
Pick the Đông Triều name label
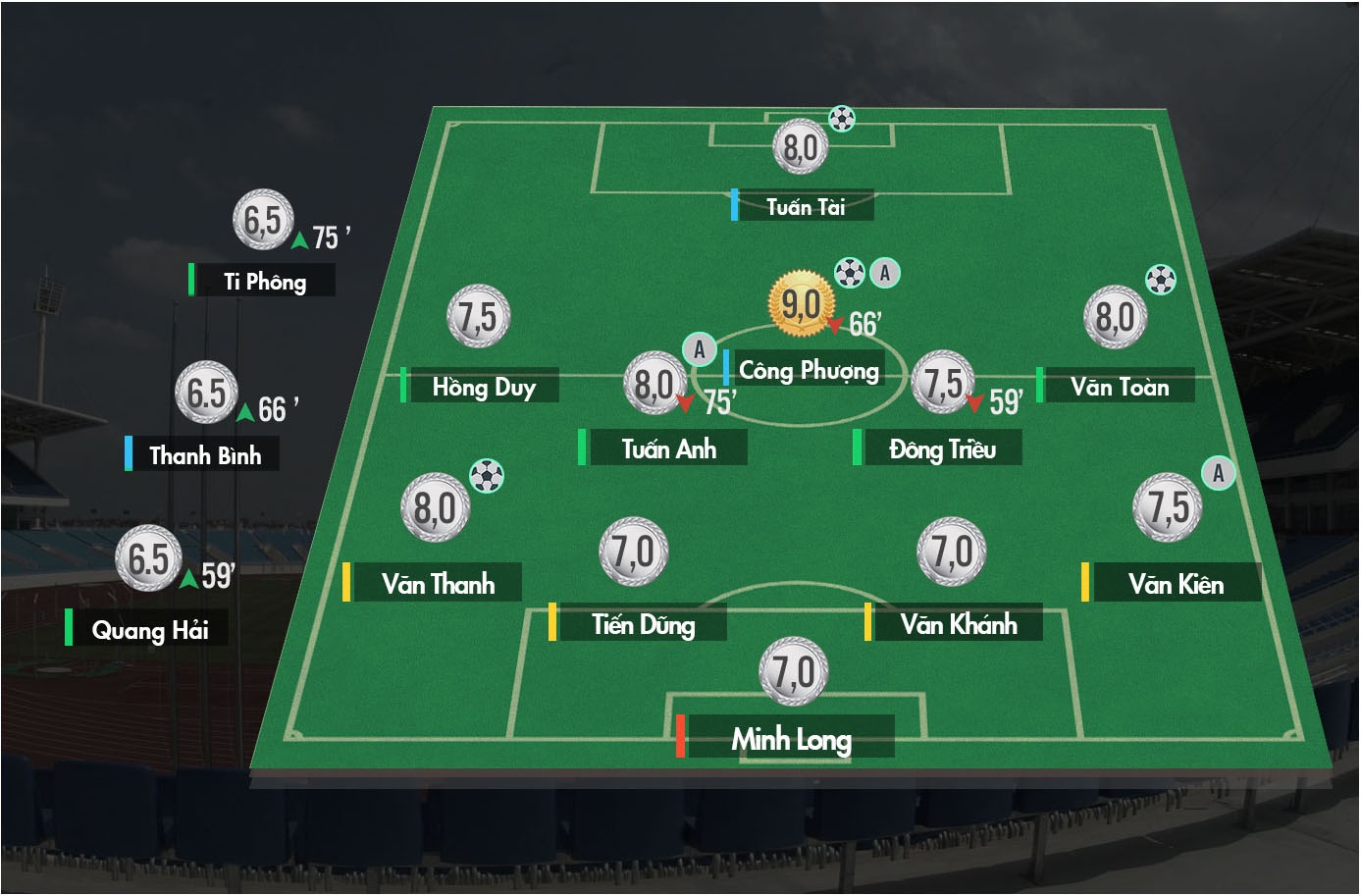941,448
